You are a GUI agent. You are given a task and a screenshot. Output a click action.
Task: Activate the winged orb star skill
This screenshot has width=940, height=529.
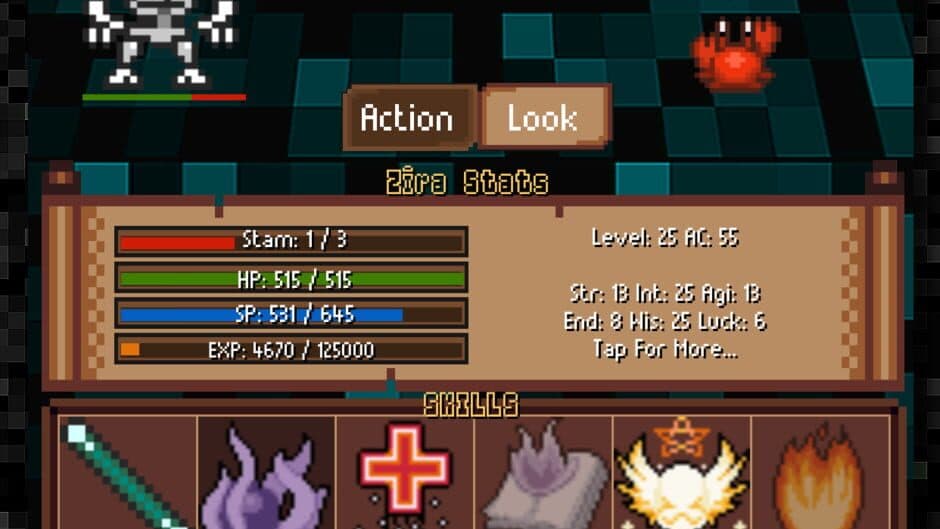coord(682,474)
